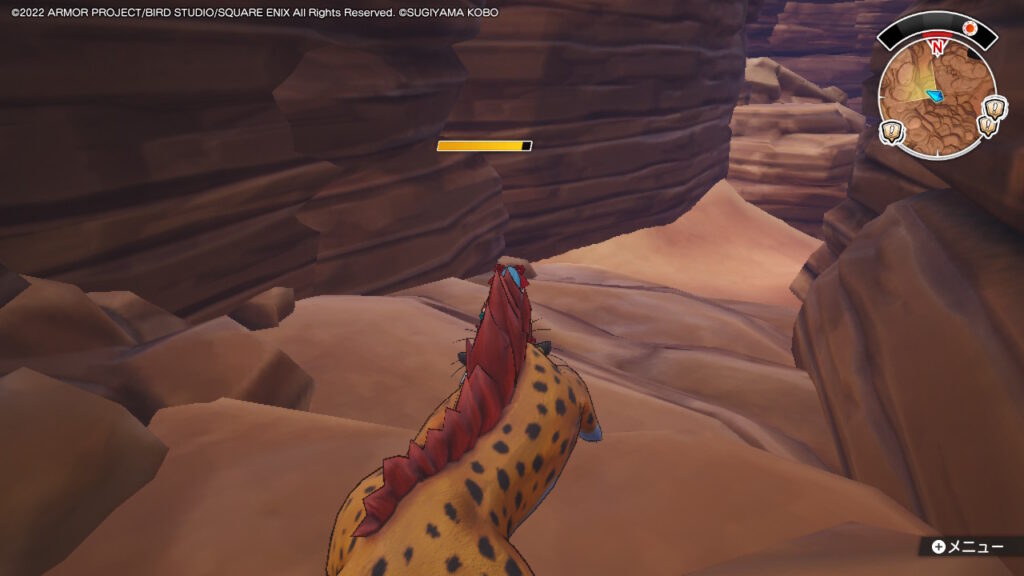Click the blue player arrow on minimap
Image resolution: width=1024 pixels, height=576 pixels.
tap(935, 96)
